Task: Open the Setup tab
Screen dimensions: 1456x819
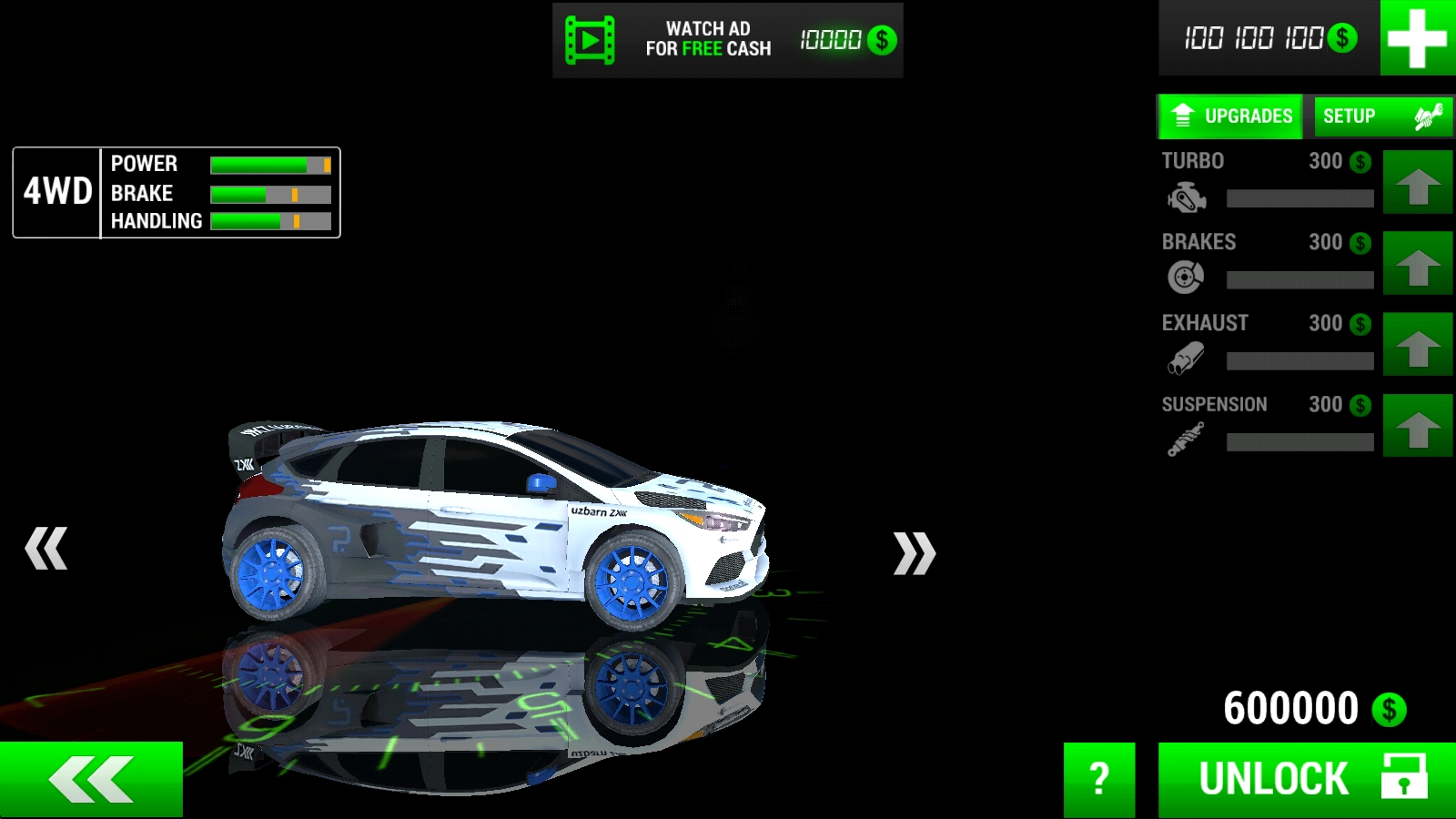Action: (1381, 116)
